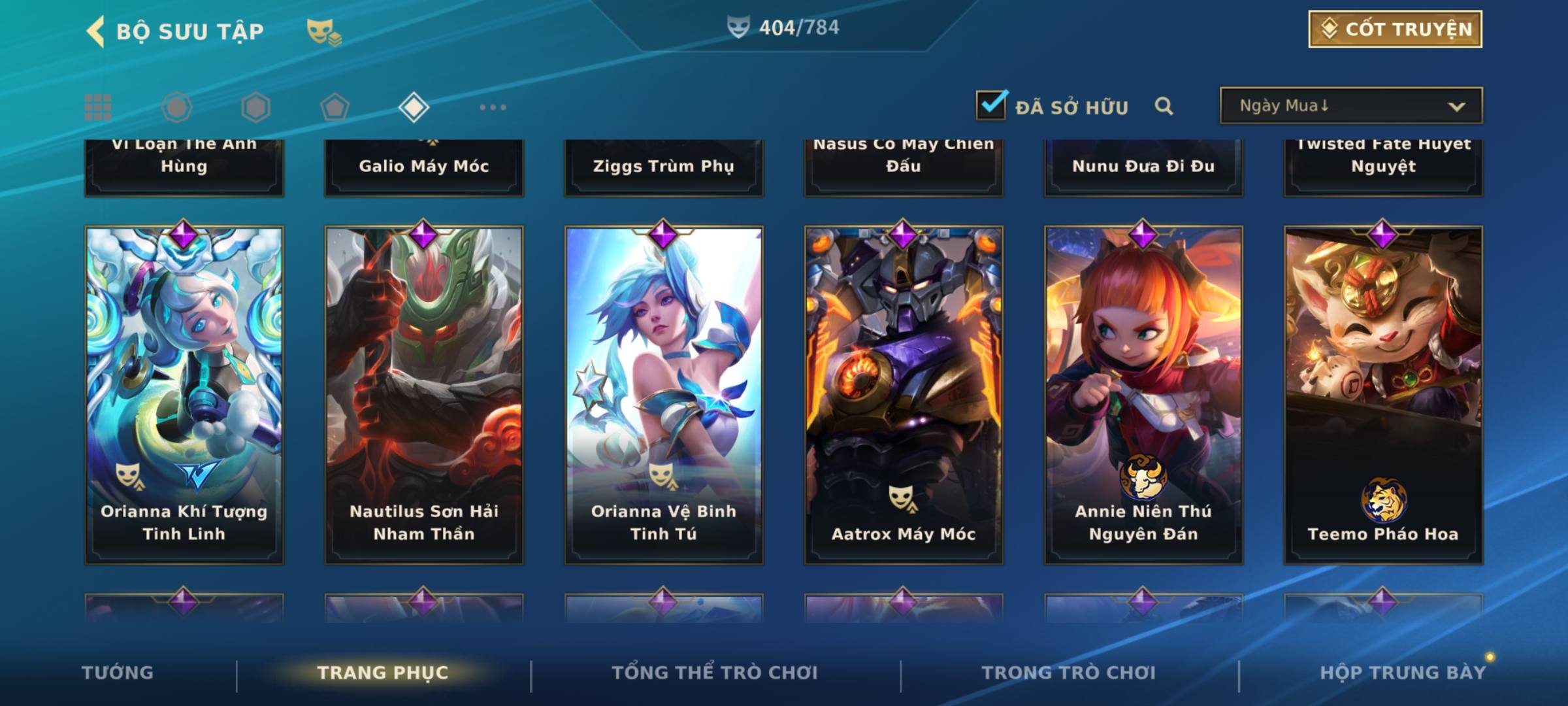The image size is (1568, 706).
Task: Open the skin search magnifier
Action: point(1164,106)
